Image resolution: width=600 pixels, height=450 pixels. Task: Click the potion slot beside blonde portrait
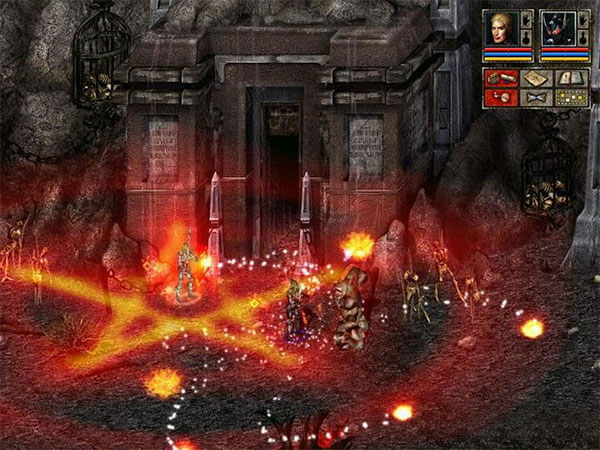coord(527,37)
